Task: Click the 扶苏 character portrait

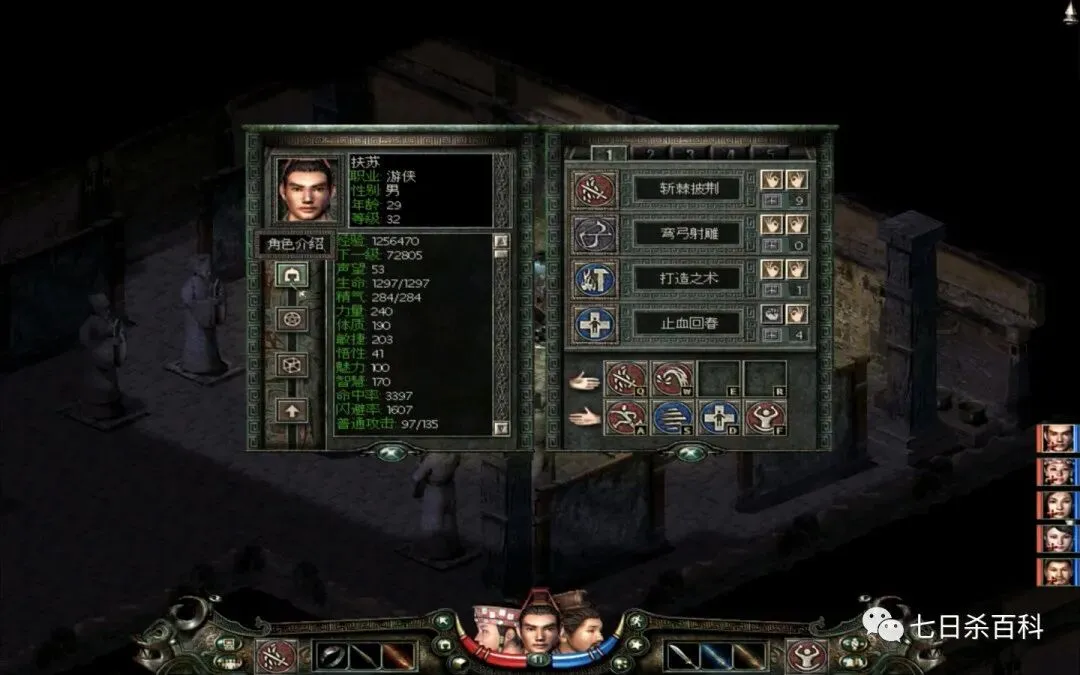Action: click(307, 190)
